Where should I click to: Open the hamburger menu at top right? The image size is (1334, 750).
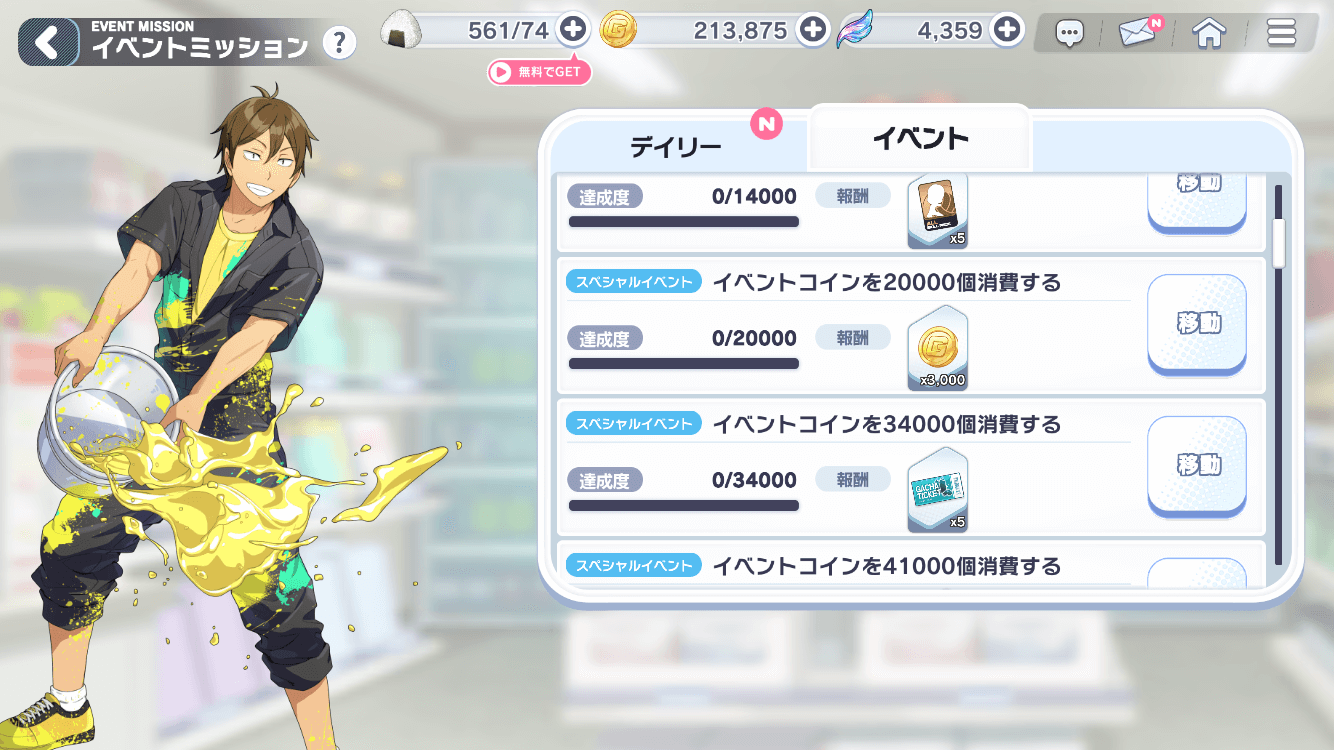[1281, 32]
